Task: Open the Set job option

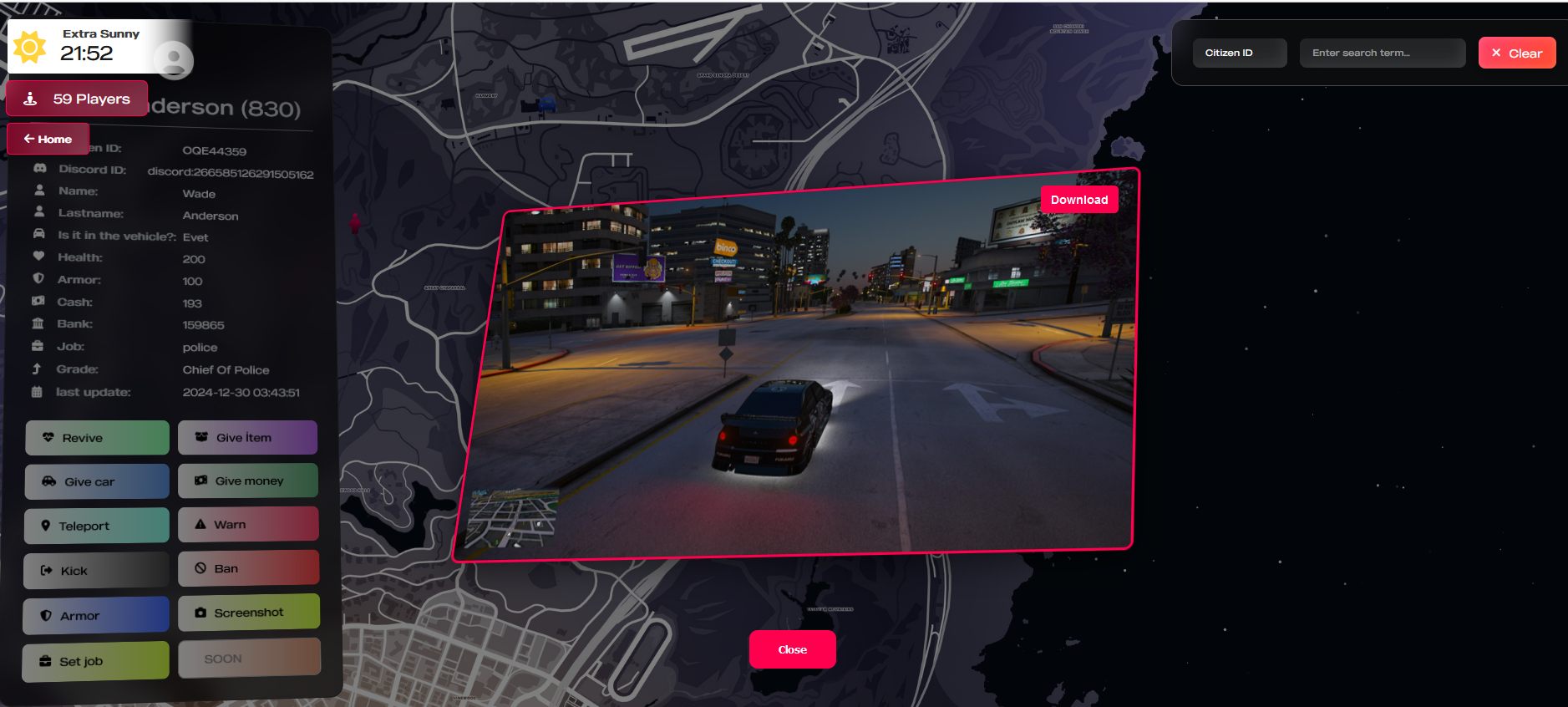Action: (95, 661)
